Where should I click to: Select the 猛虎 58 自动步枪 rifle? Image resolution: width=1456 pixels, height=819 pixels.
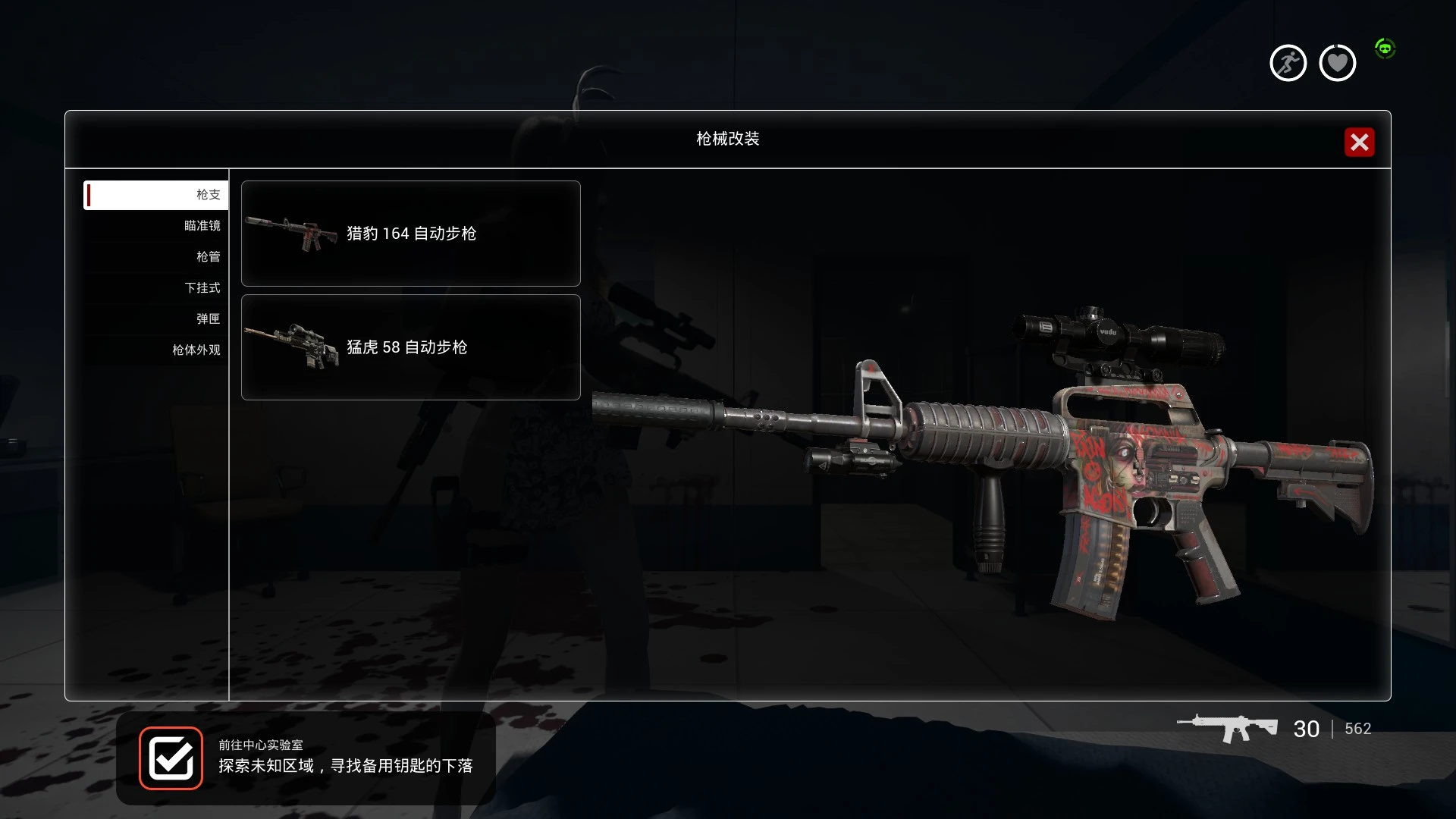coord(410,347)
